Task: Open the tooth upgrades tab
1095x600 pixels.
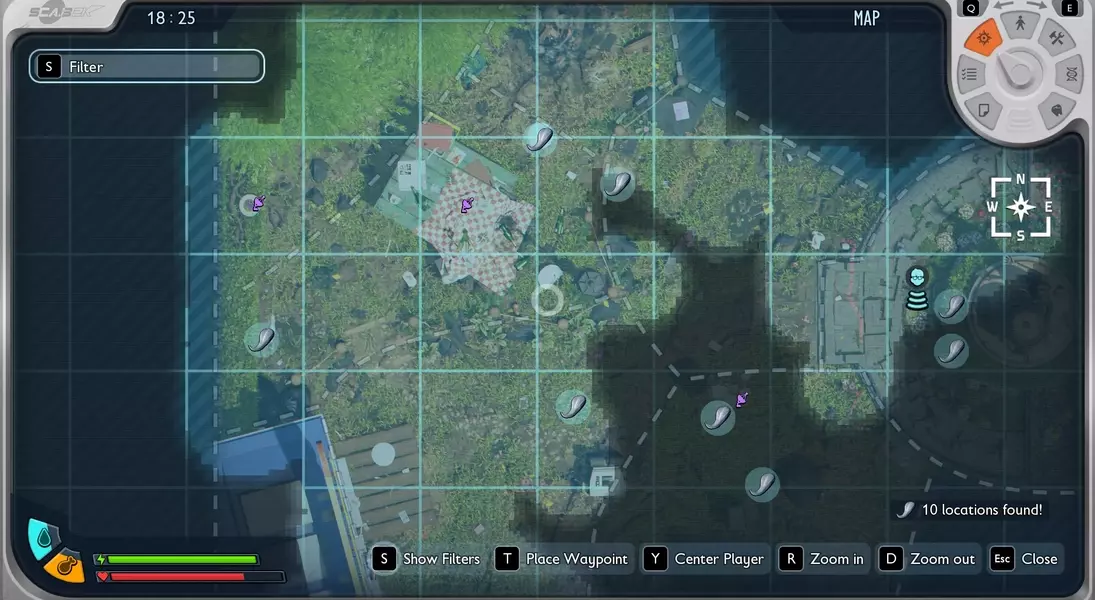Action: tap(1056, 109)
